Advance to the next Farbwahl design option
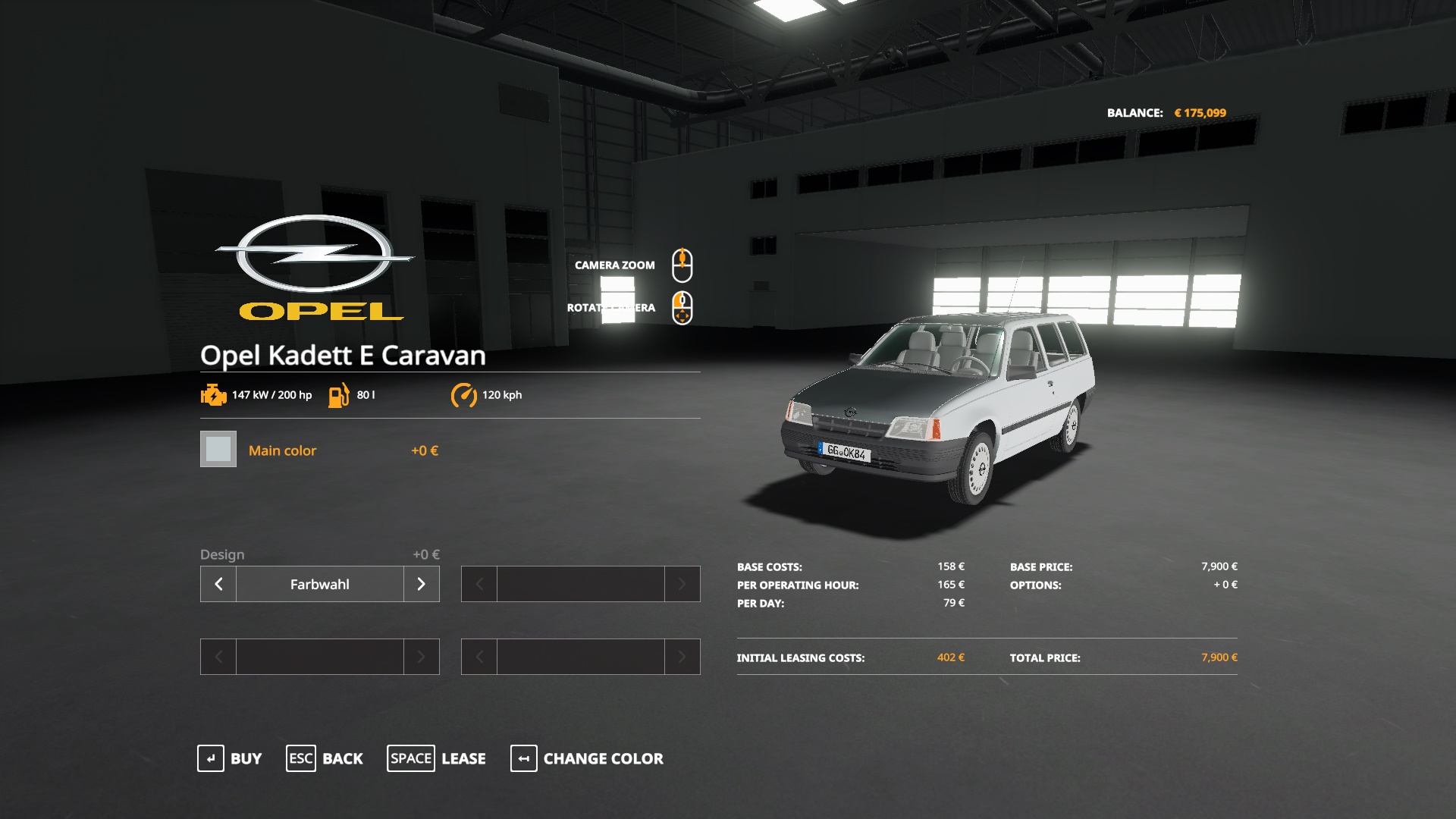Screen dimensions: 1456x819 click(422, 584)
